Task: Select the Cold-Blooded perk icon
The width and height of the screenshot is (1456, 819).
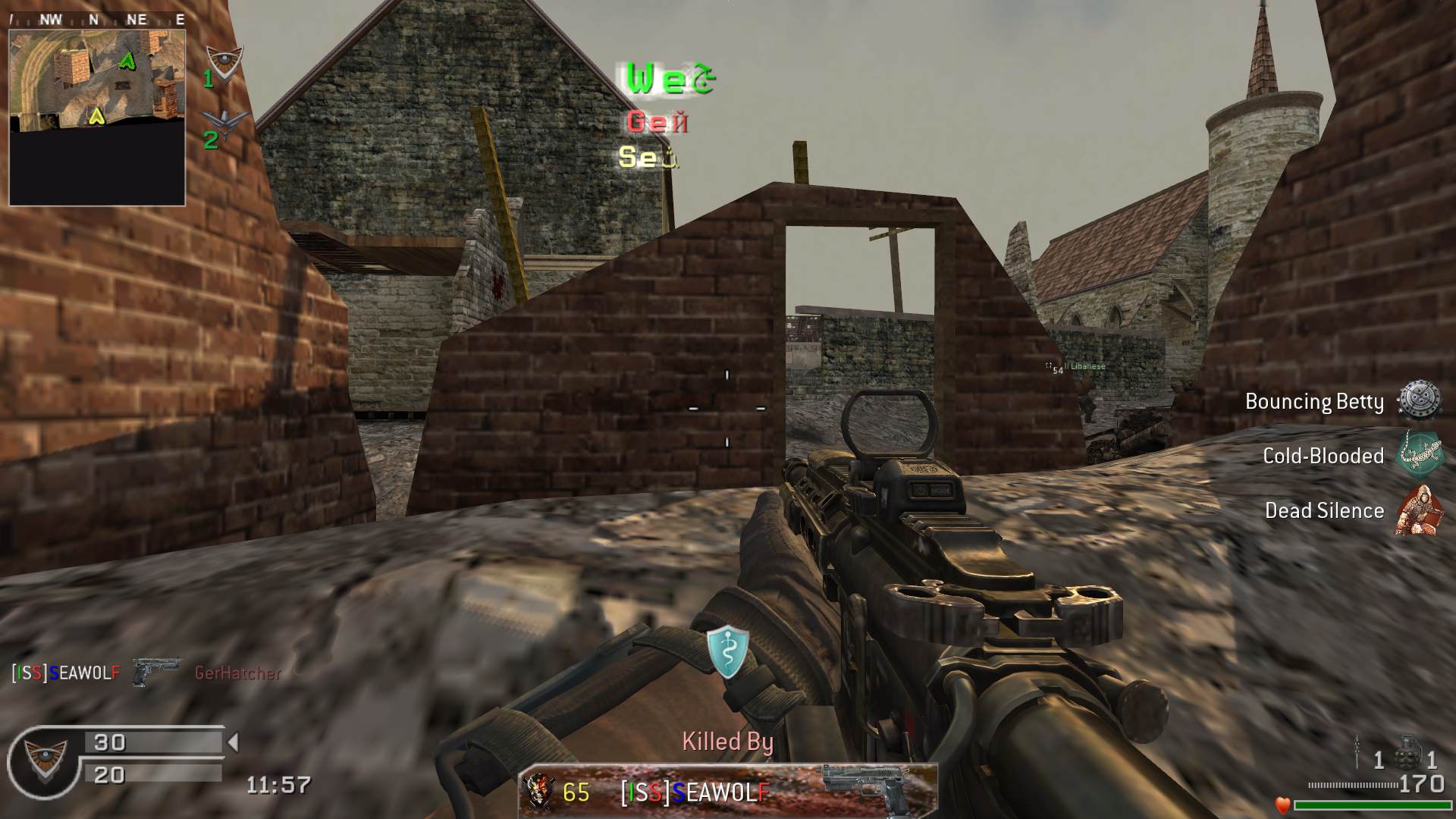Action: (1418, 455)
